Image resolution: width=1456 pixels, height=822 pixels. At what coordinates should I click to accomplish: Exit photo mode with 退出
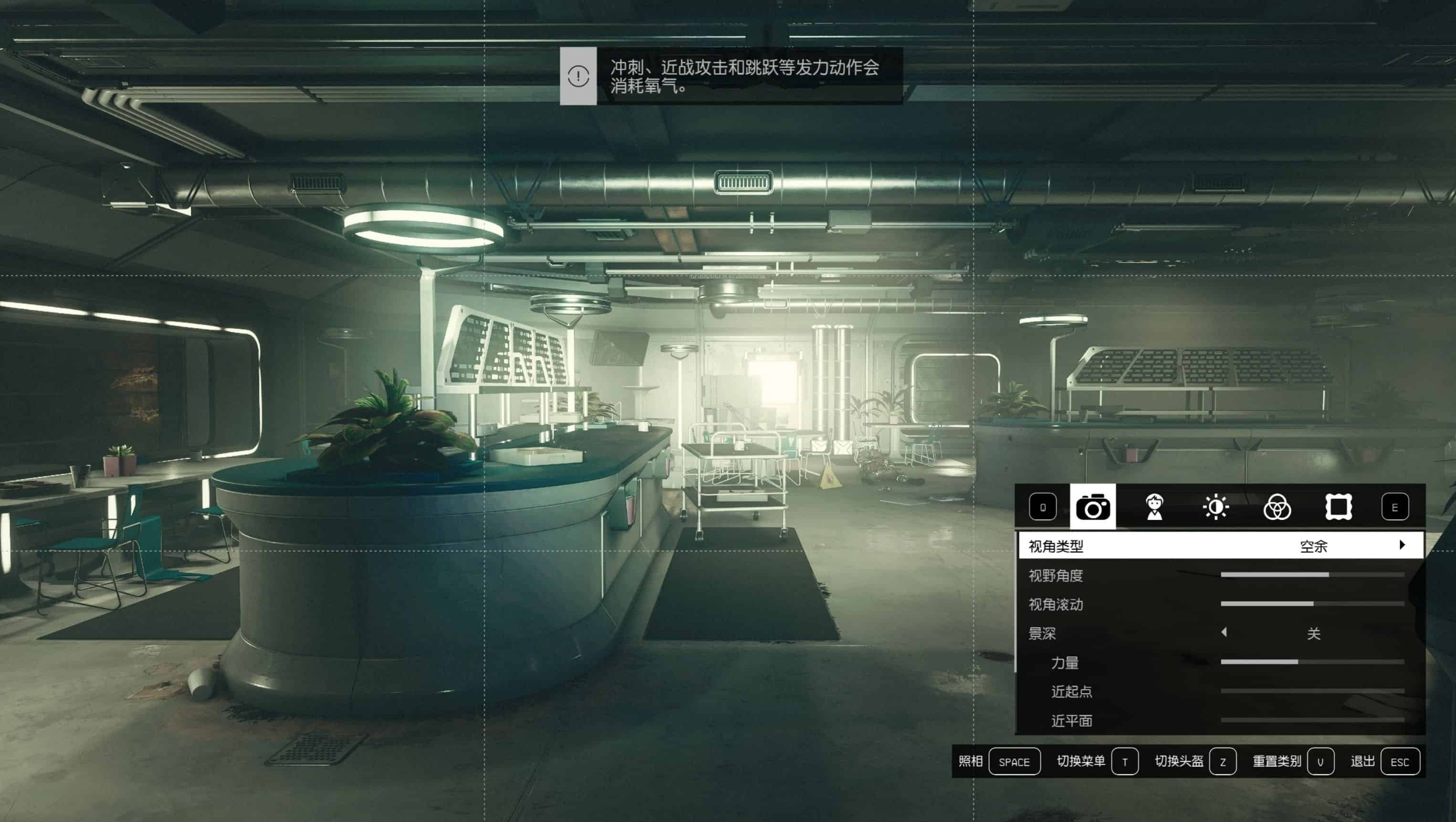click(1400, 762)
